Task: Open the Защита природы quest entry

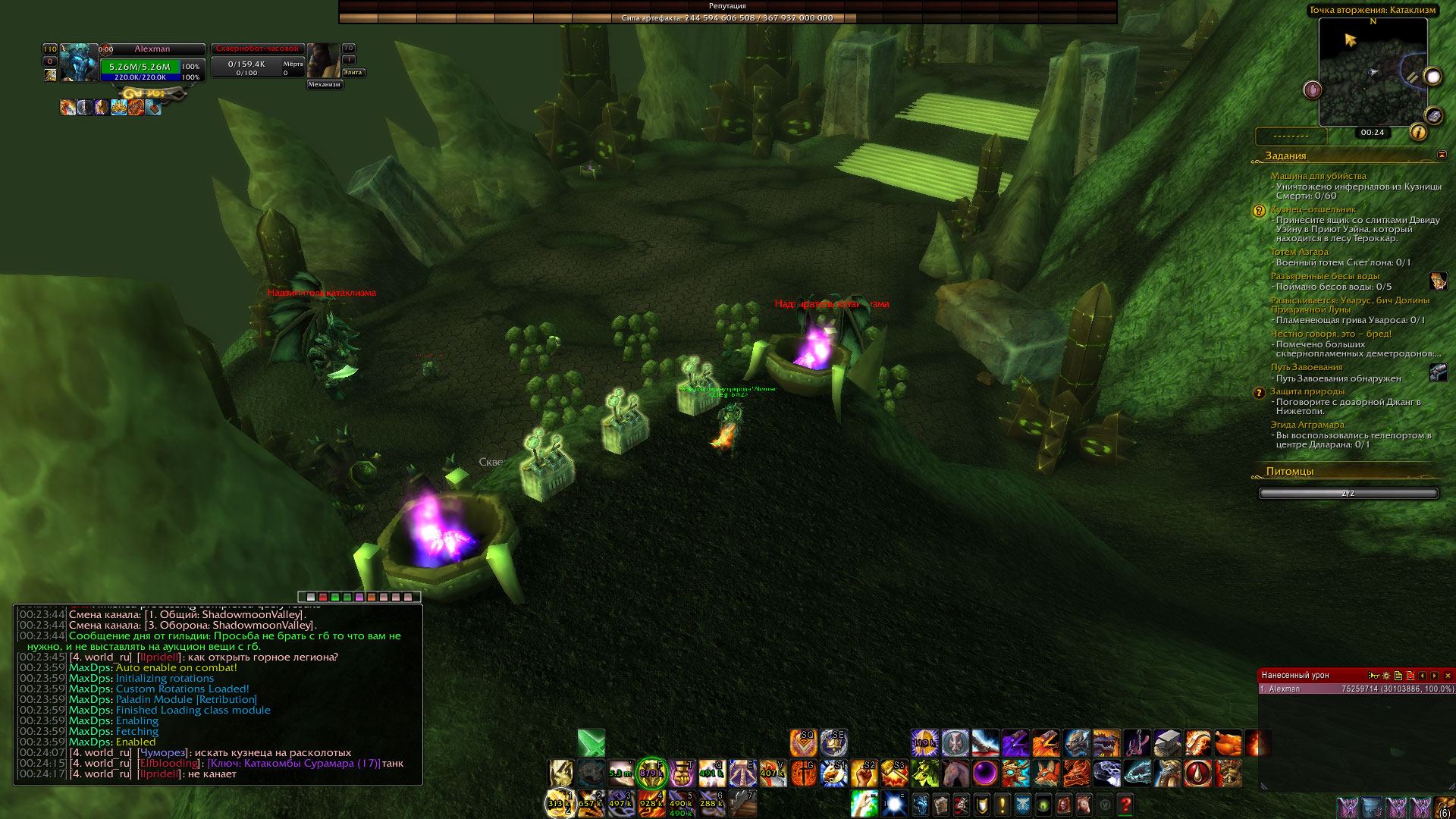Action: coord(1307,391)
